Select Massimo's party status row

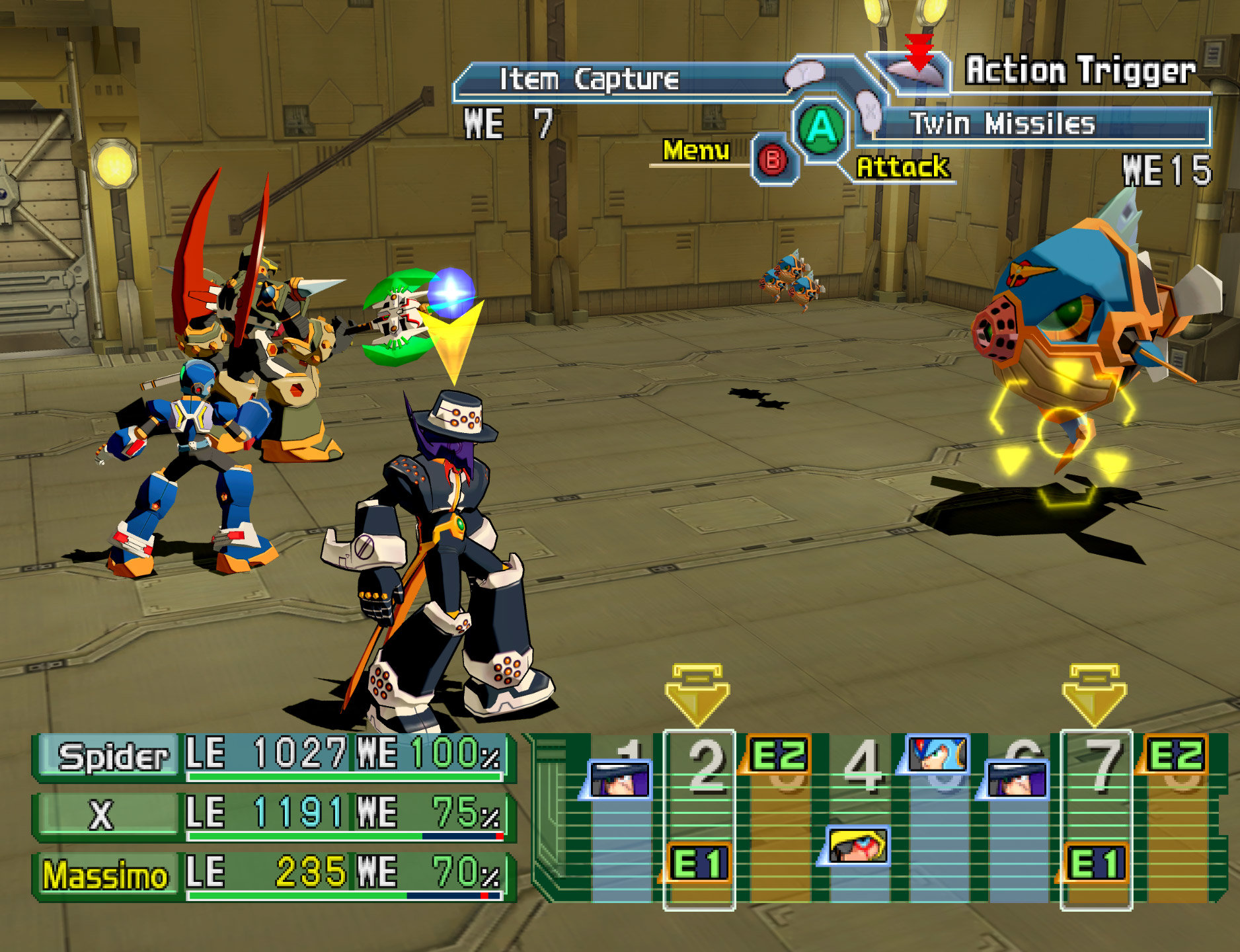272,874
